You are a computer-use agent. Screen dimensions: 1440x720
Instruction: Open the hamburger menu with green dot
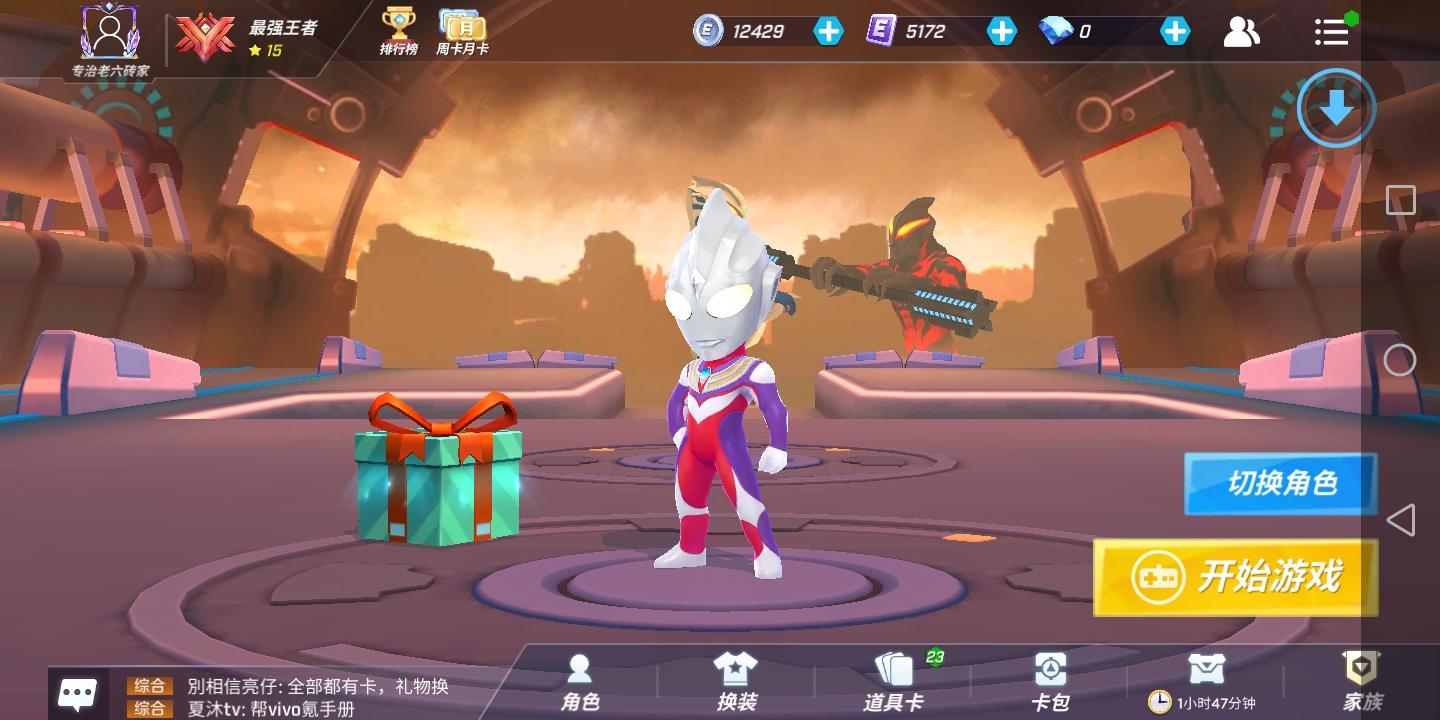tap(1331, 32)
